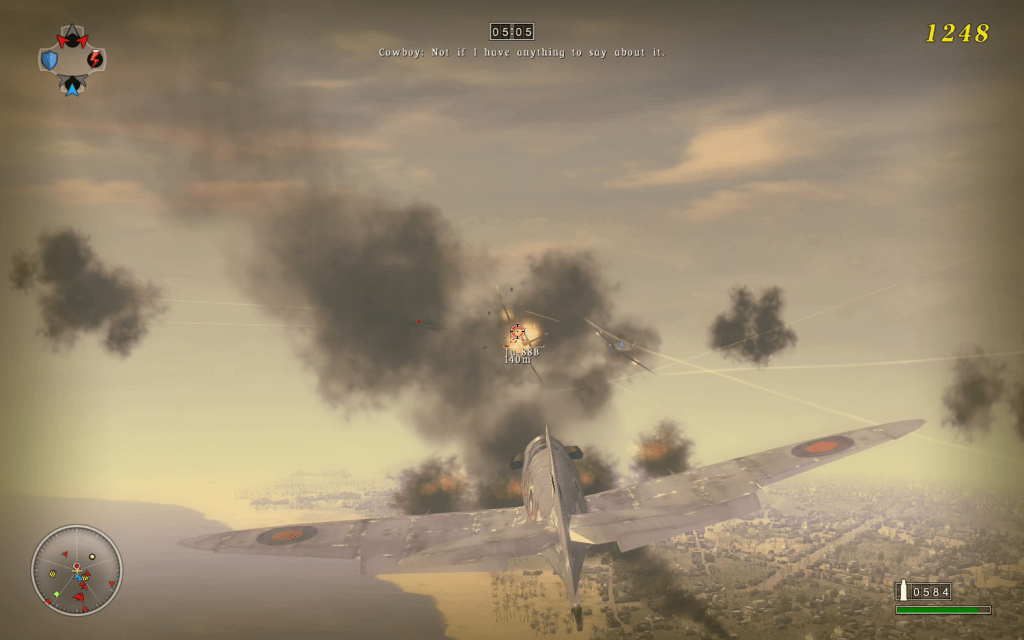The image size is (1024, 640).
Task: Select the blue shield defend command
Action: [49, 60]
